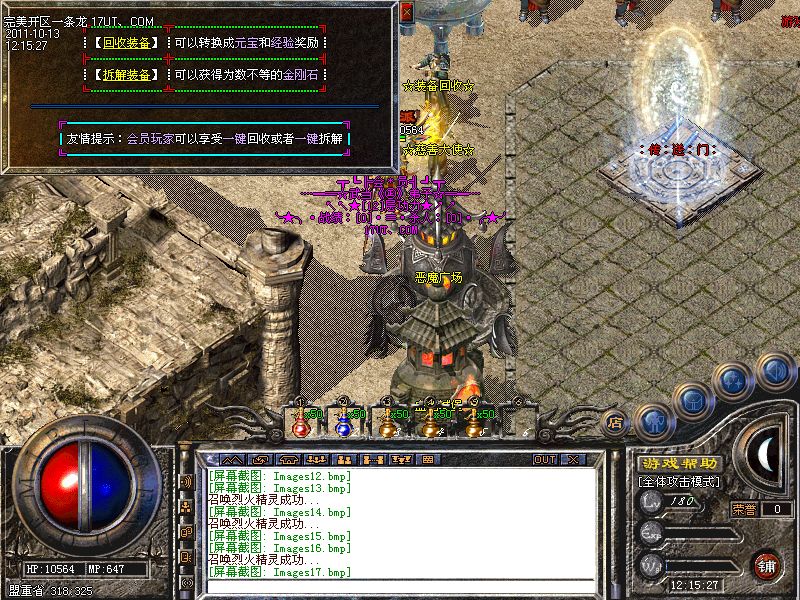Click the minimap grid toolbar button
Viewport: 800px width, 600px height.
coord(427,459)
